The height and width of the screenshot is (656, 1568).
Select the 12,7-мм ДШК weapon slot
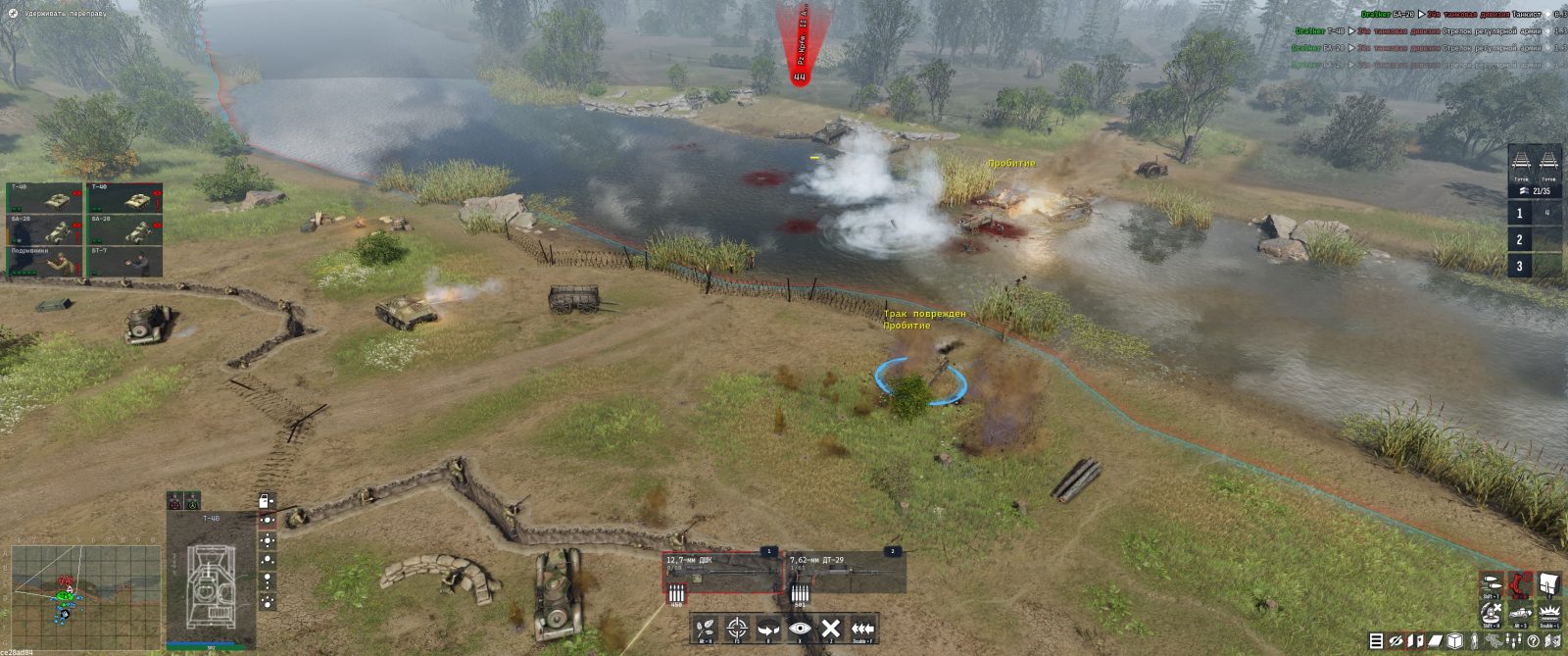pos(721,572)
